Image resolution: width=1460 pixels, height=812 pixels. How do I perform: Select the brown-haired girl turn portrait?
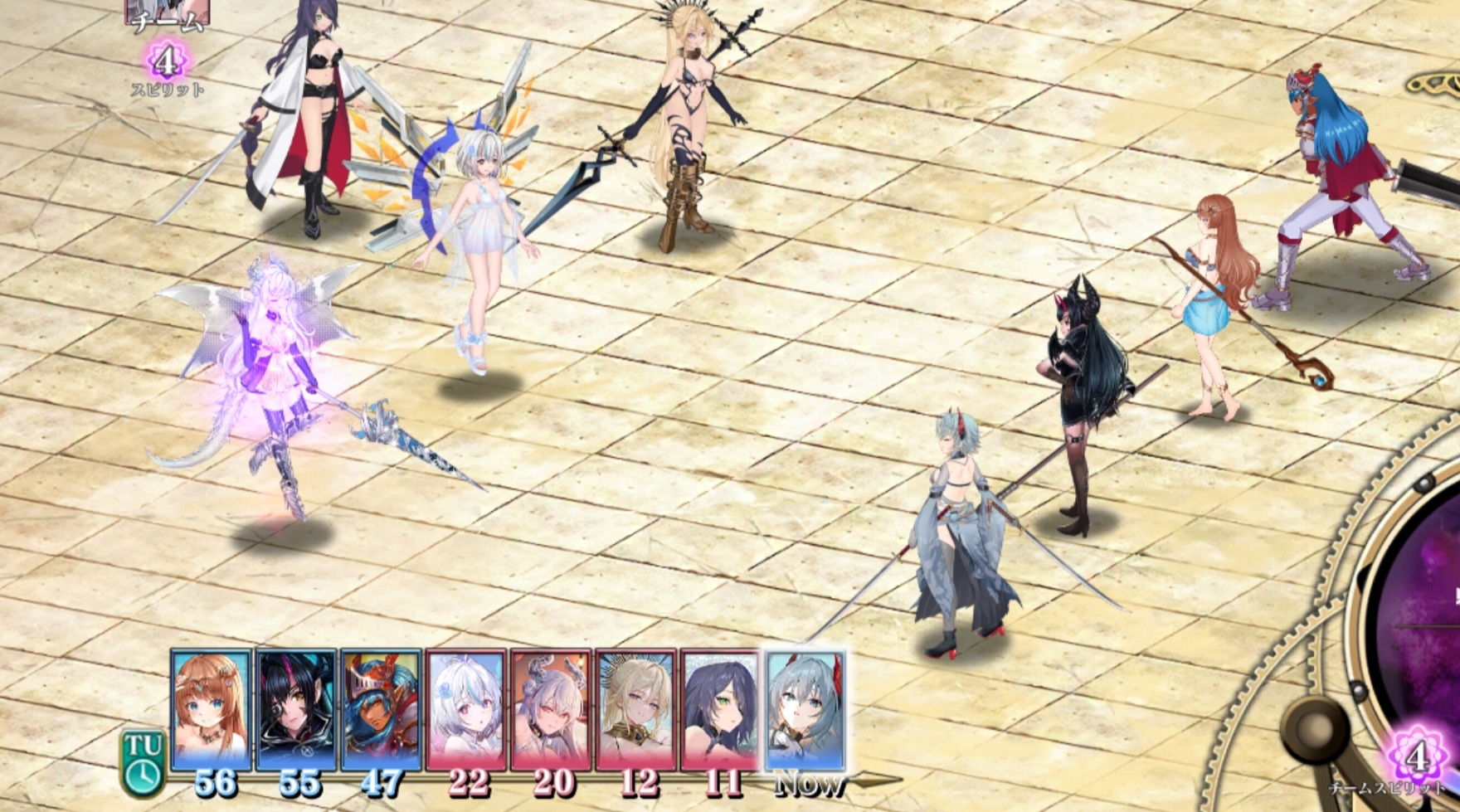211,710
